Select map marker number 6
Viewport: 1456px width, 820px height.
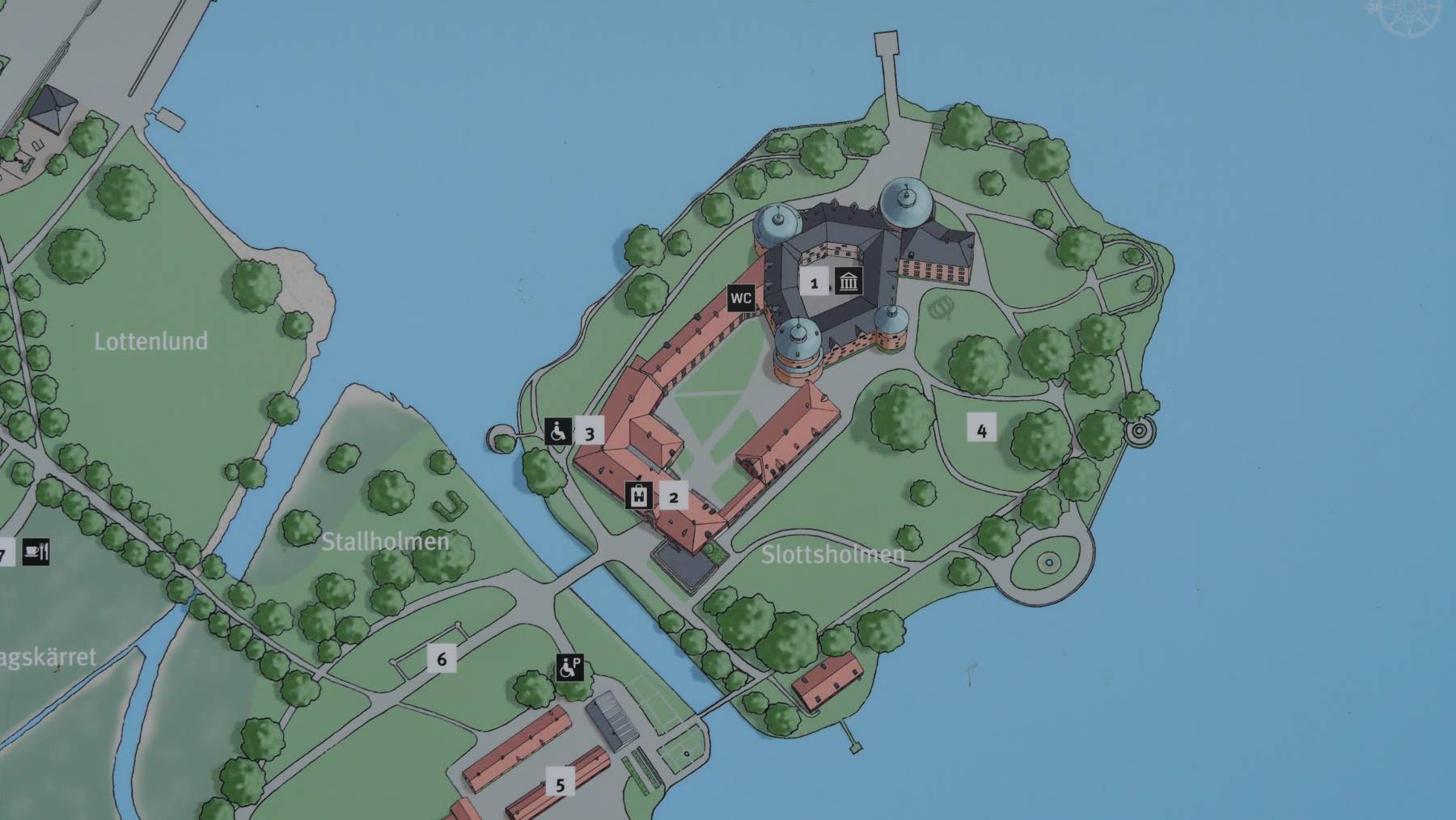(x=442, y=658)
